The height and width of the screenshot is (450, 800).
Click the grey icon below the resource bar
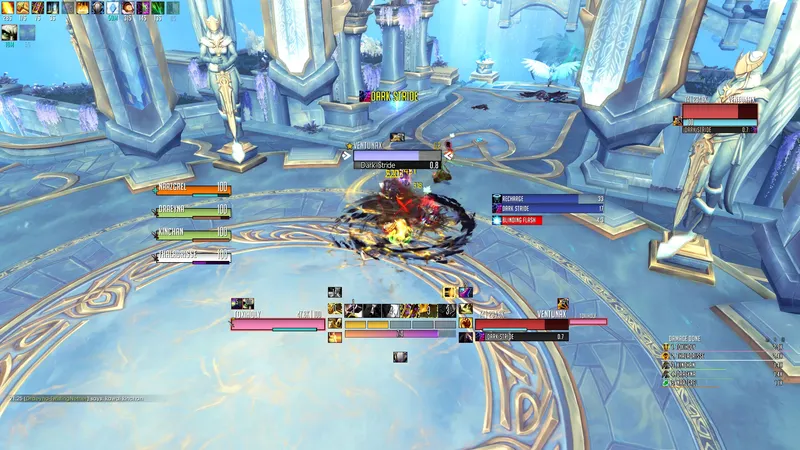coord(400,356)
